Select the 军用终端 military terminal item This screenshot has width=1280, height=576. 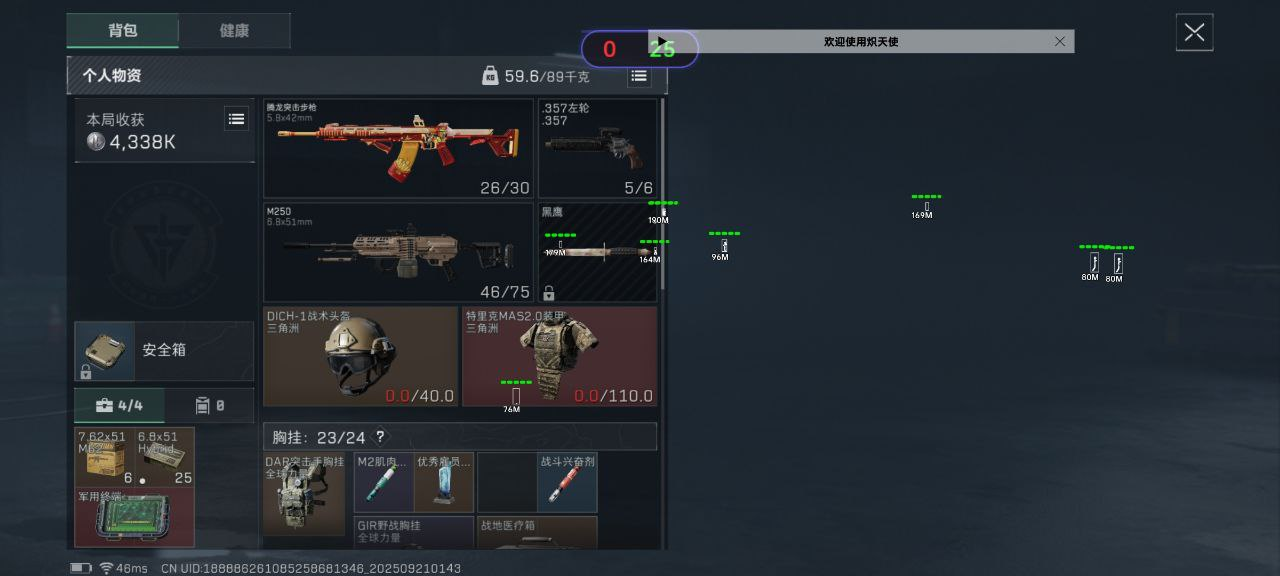(x=134, y=517)
